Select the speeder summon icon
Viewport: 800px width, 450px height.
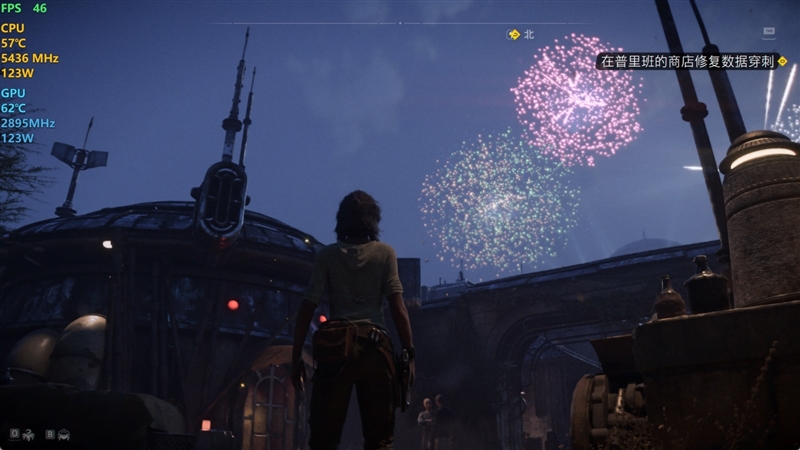tap(64, 434)
